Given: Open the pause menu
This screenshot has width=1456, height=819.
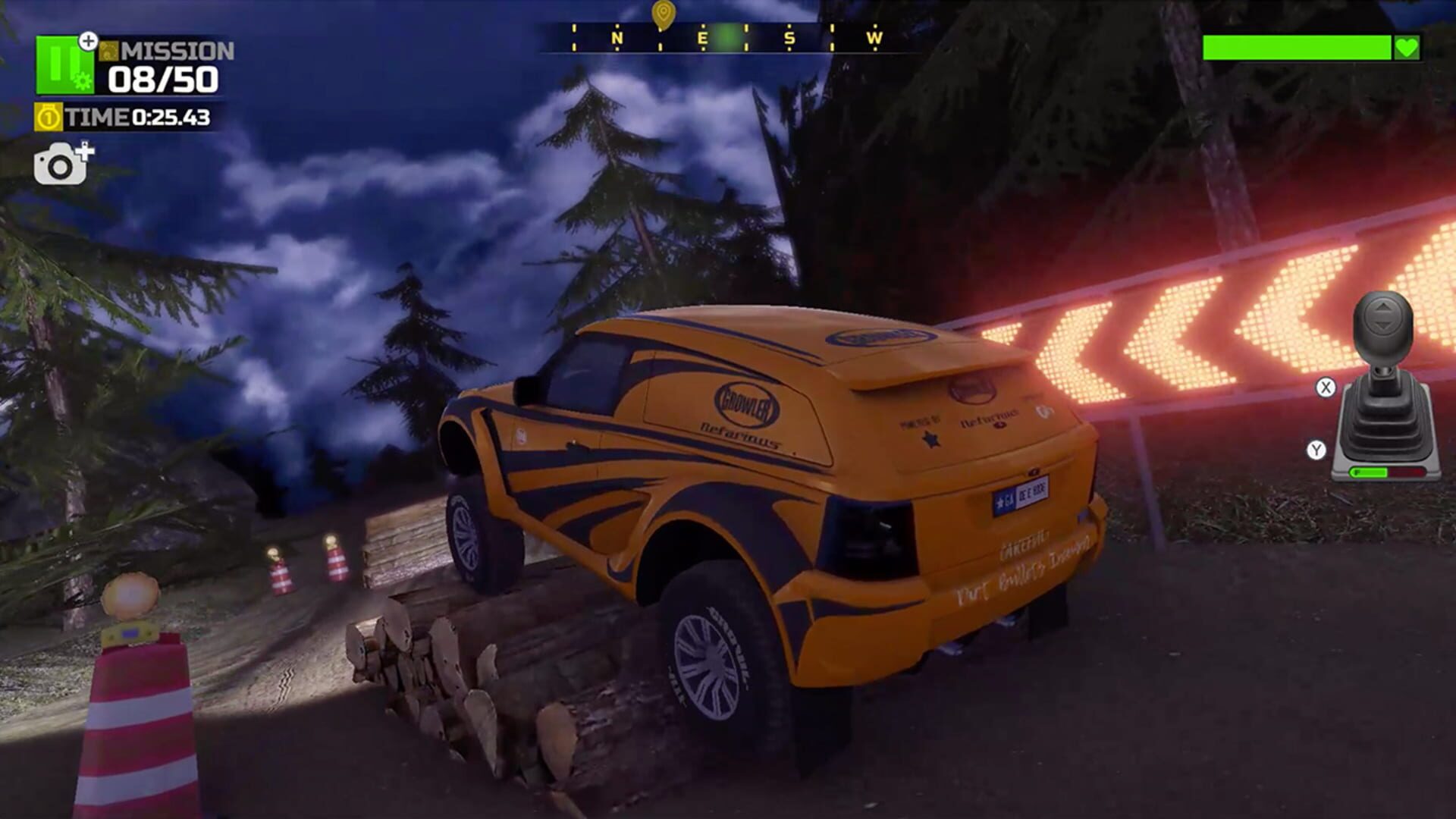Looking at the screenshot, I should pyautogui.click(x=64, y=64).
